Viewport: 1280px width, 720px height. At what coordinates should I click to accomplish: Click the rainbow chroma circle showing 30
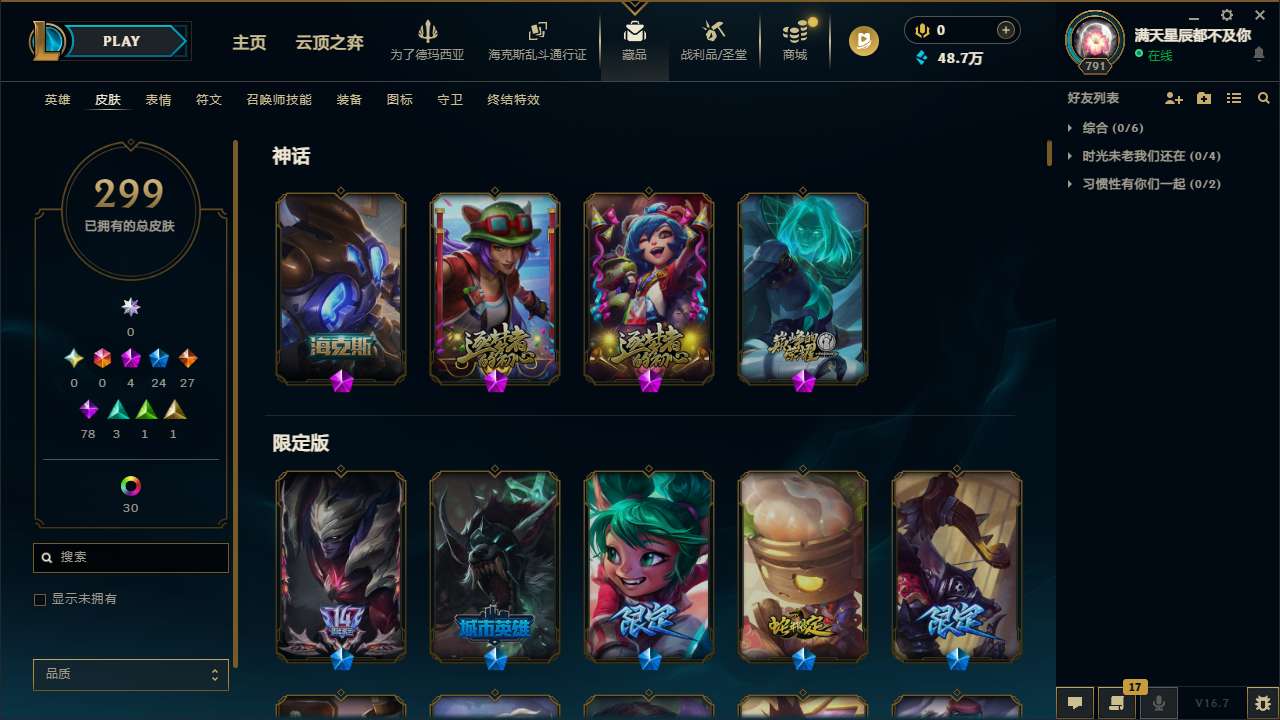click(x=130, y=483)
